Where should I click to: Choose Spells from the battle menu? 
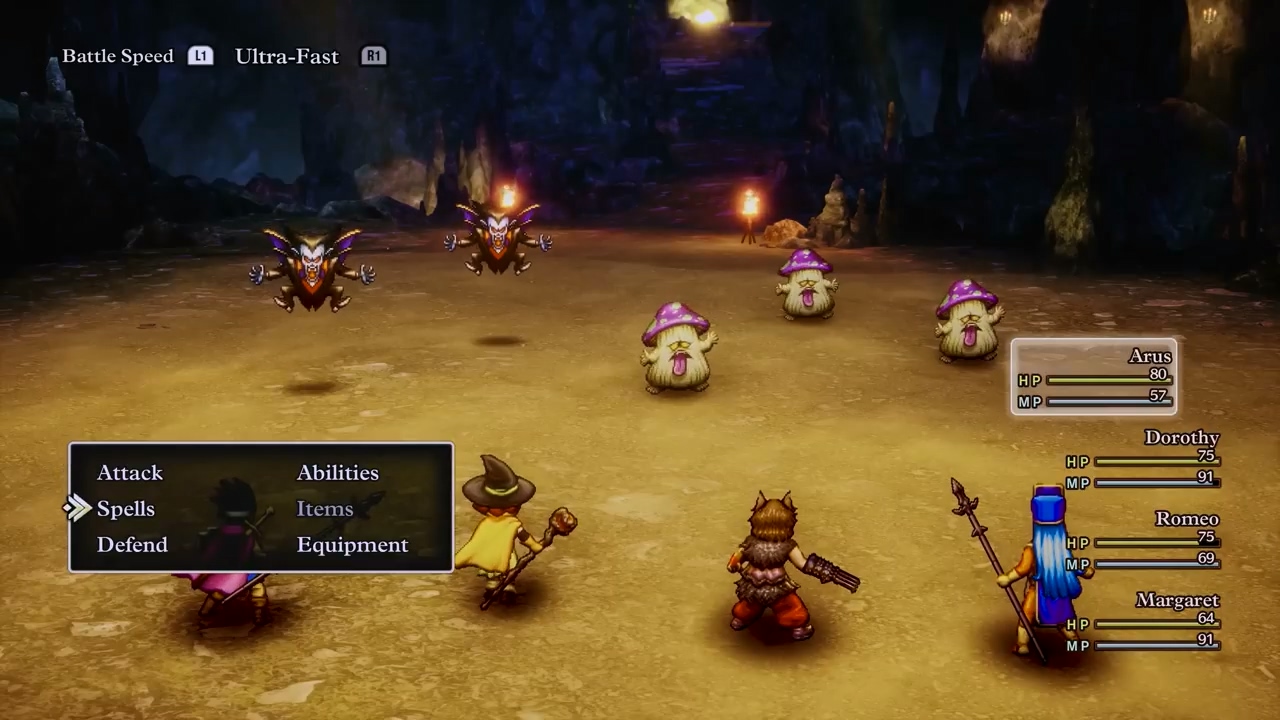[126, 509]
